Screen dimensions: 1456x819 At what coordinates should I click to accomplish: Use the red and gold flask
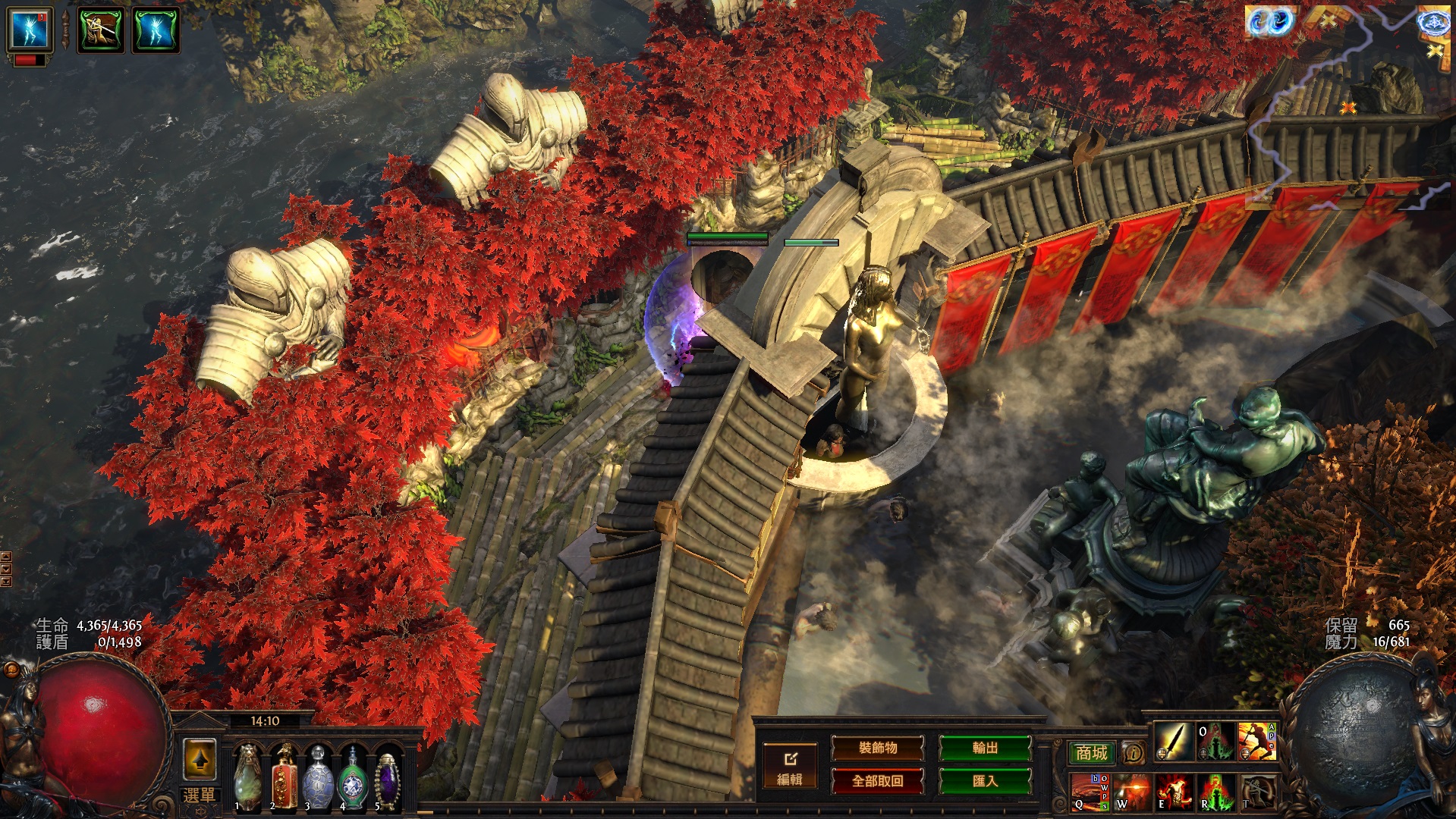click(284, 775)
